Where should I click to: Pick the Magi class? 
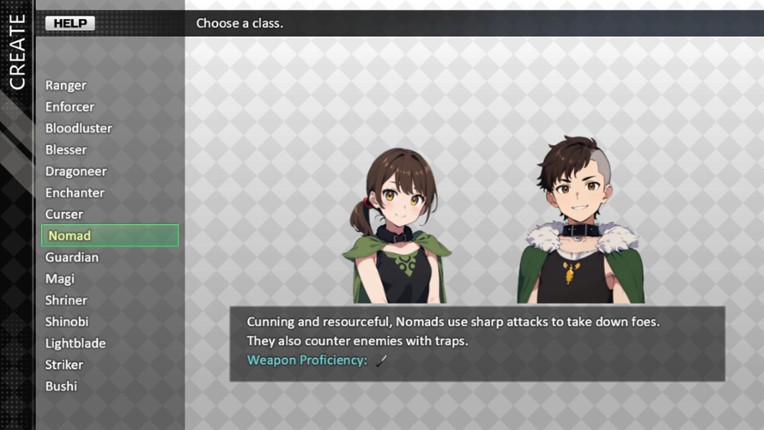point(60,279)
